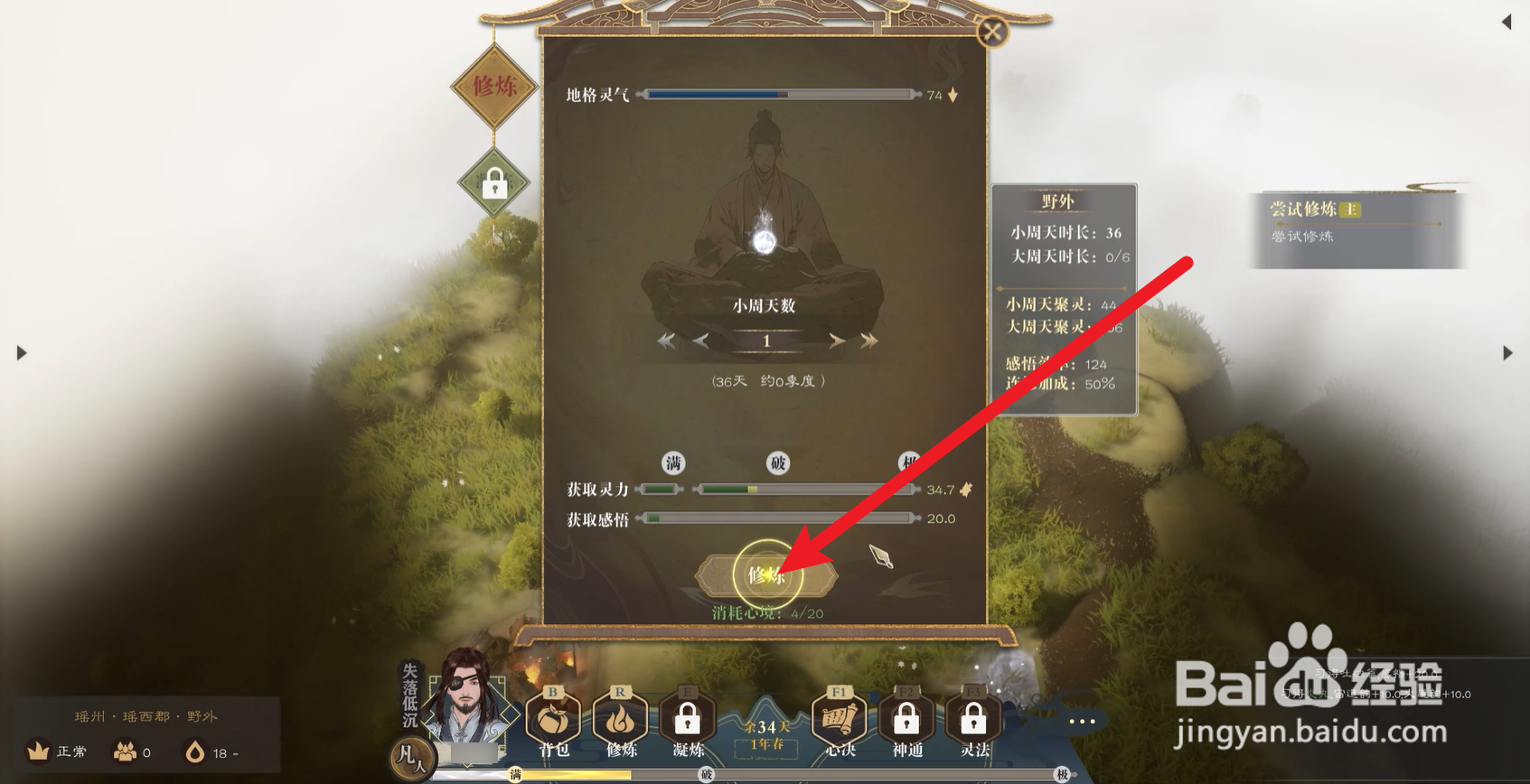Open the 背包 backpack inventory
Viewport: 1530px width, 784px height.
coord(552,720)
